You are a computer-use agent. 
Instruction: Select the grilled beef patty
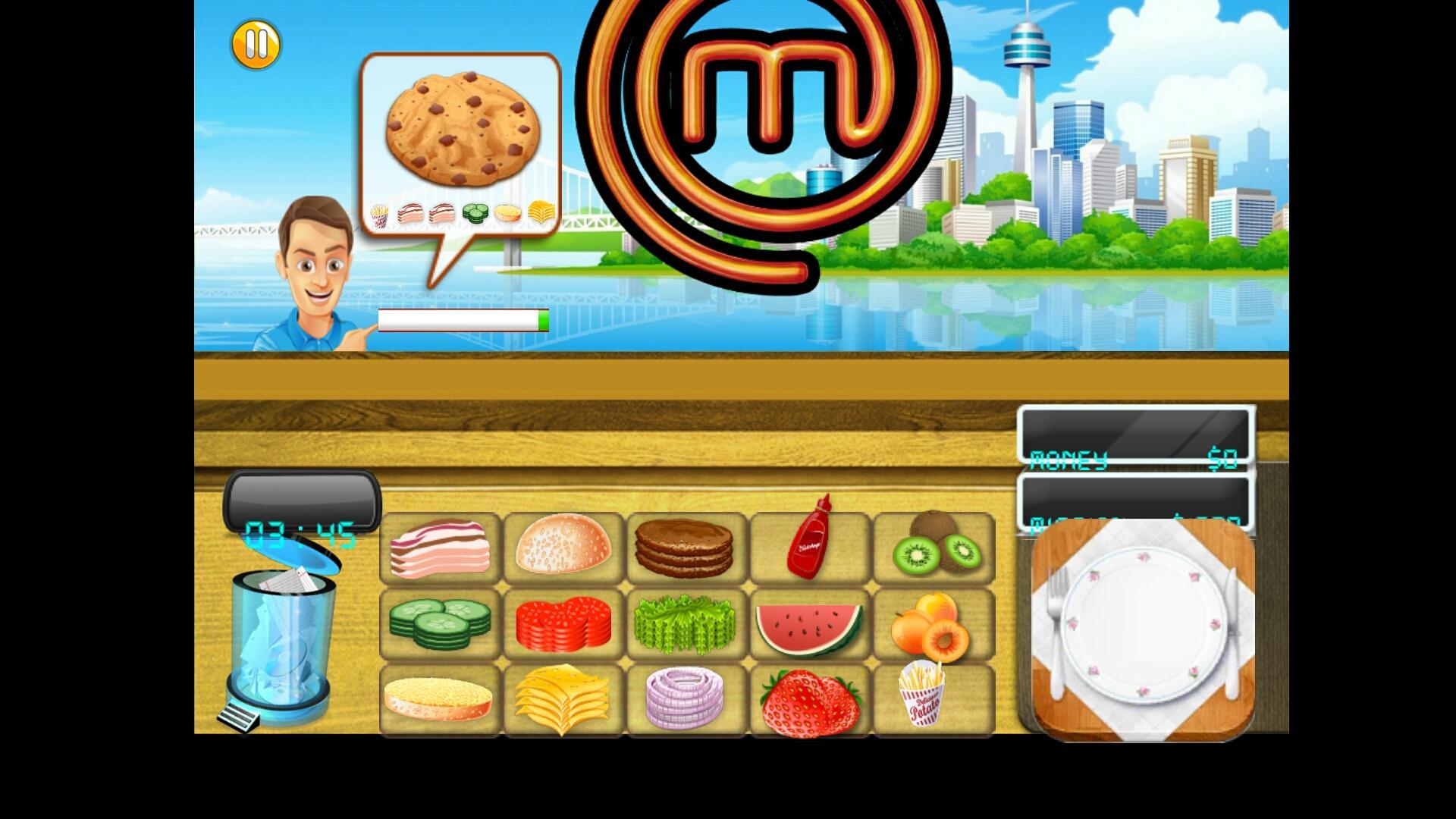pyautogui.click(x=686, y=548)
